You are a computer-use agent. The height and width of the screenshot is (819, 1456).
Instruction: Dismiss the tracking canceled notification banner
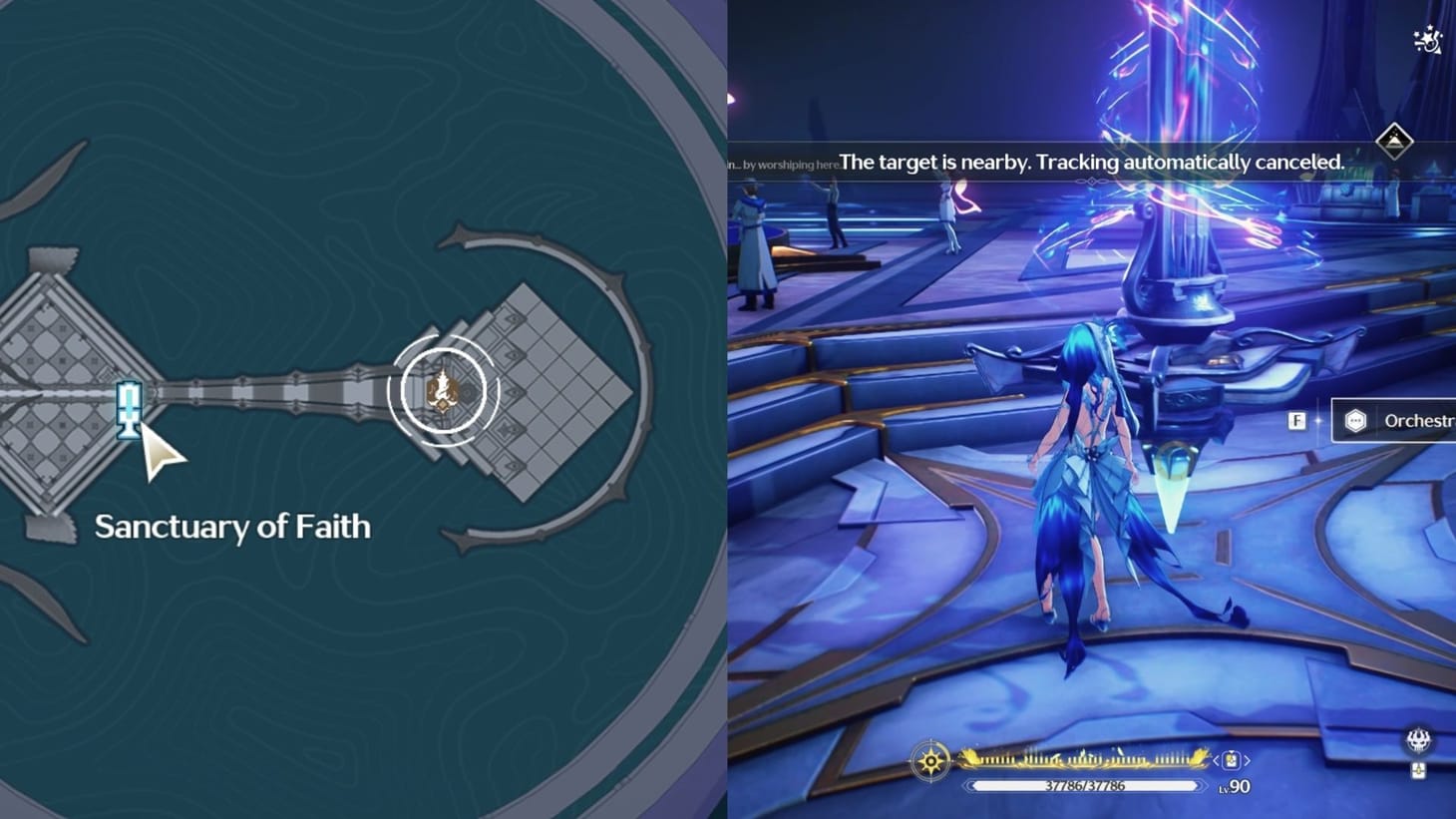(1092, 162)
